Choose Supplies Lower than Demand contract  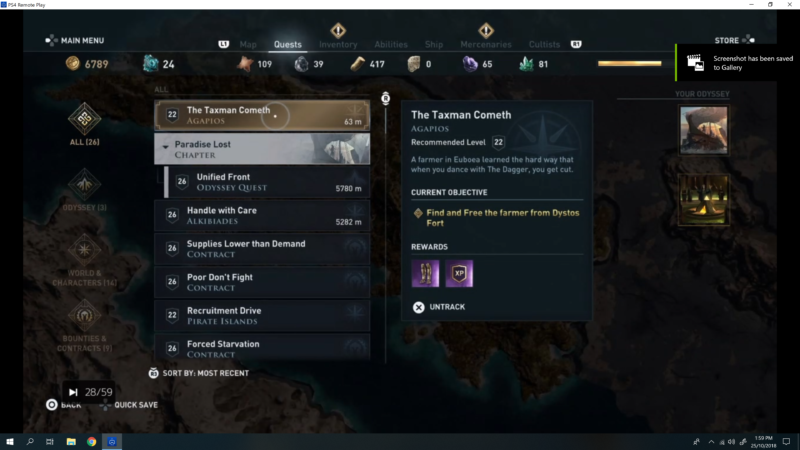[262, 249]
